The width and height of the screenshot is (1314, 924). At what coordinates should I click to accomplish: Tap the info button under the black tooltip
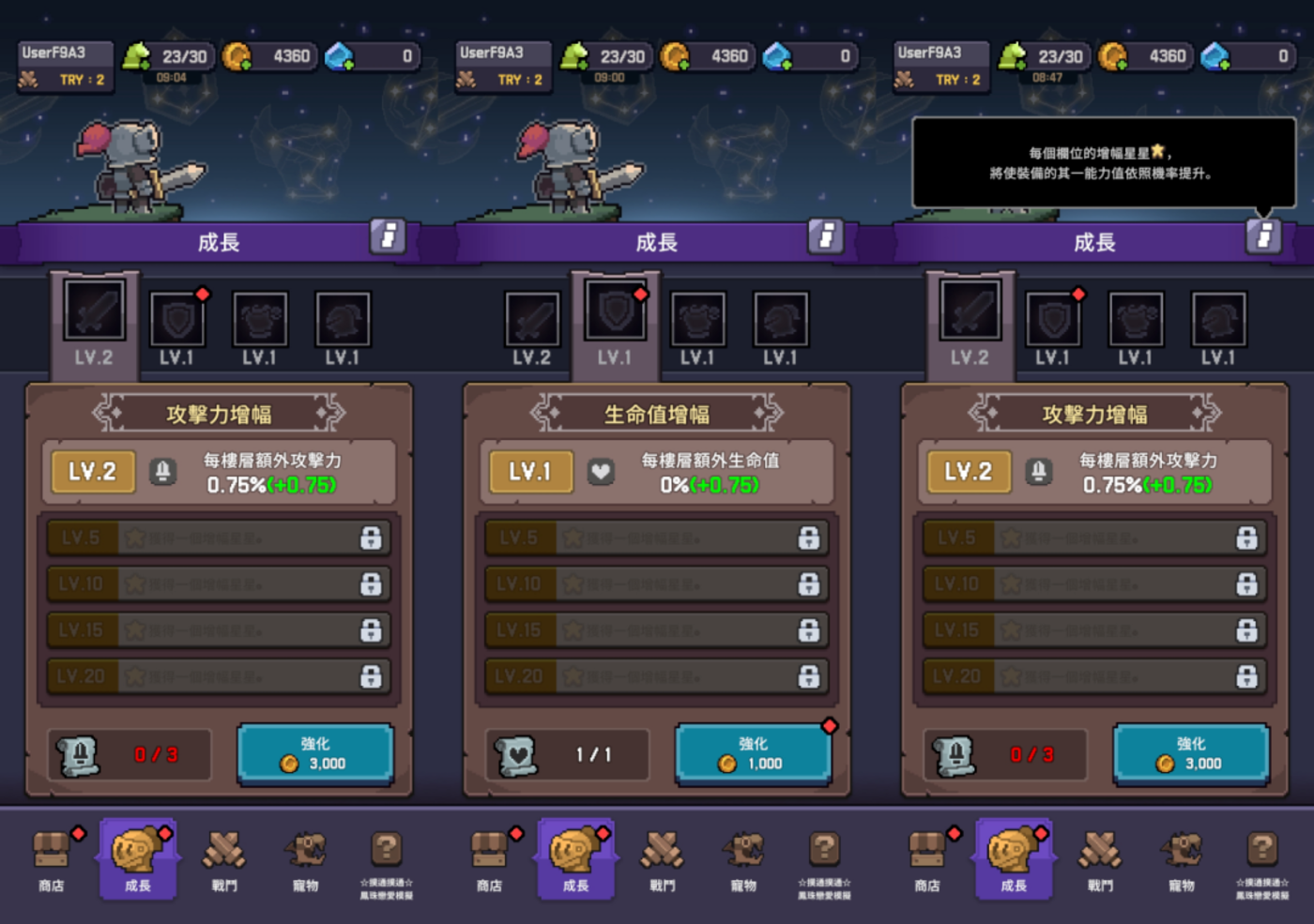tap(1263, 236)
